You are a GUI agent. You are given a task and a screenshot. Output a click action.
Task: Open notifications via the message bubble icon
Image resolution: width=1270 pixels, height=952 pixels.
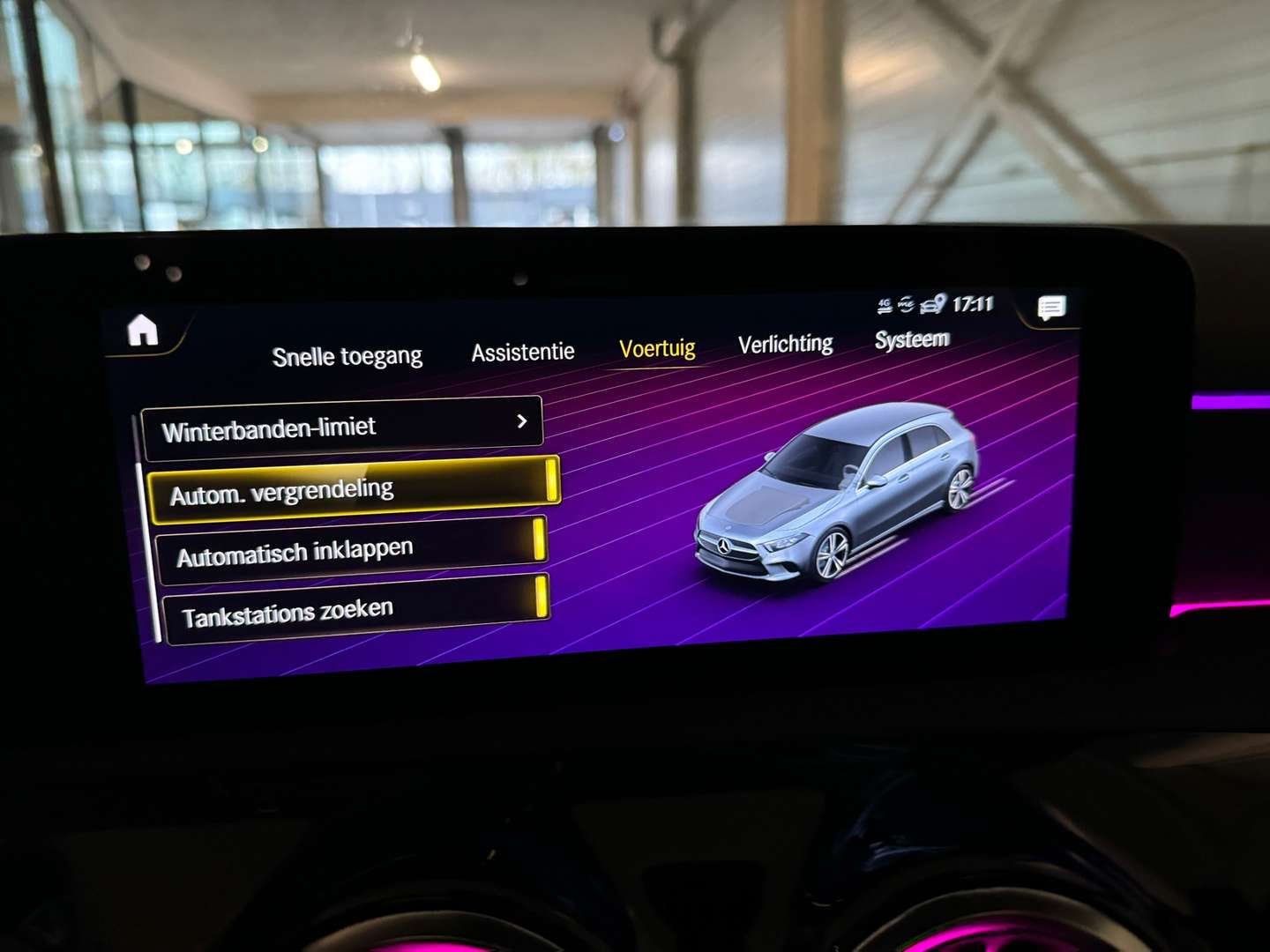click(1050, 309)
